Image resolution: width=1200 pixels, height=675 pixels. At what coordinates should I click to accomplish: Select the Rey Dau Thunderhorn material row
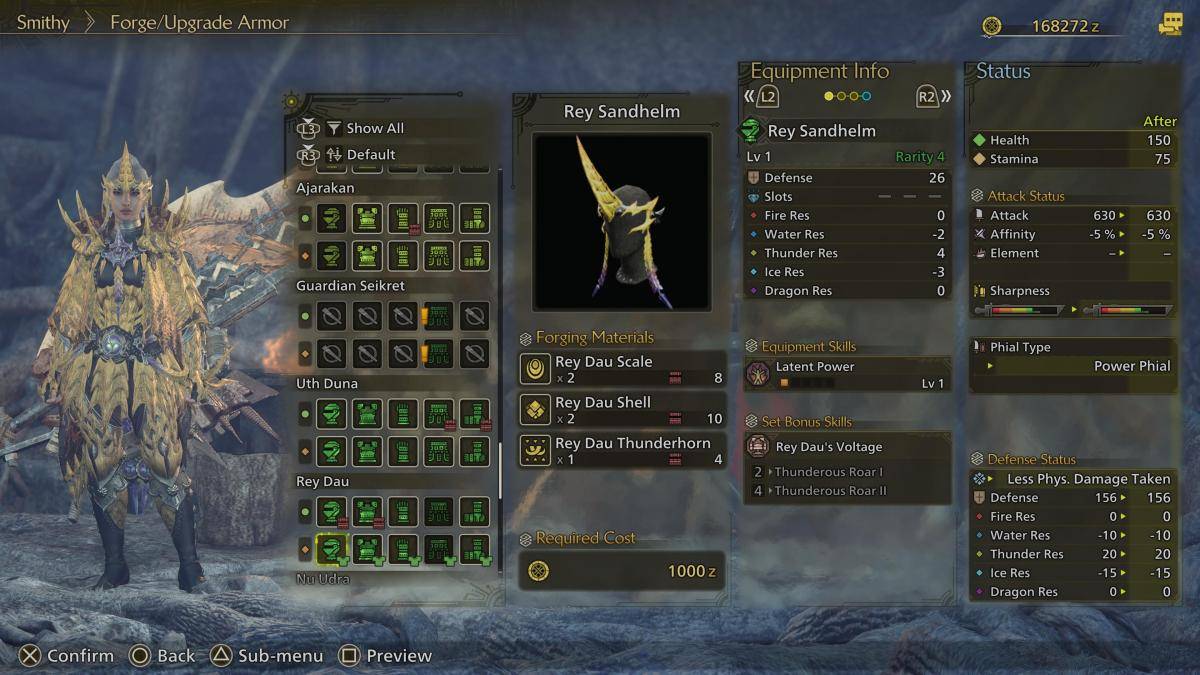pyautogui.click(x=622, y=451)
